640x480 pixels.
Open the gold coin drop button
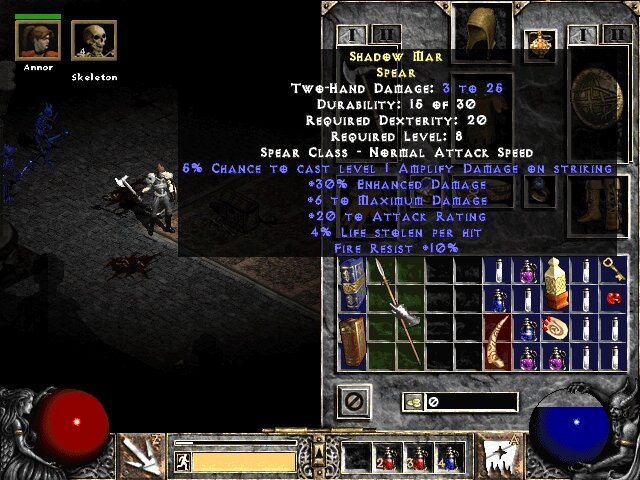pyautogui.click(x=413, y=402)
